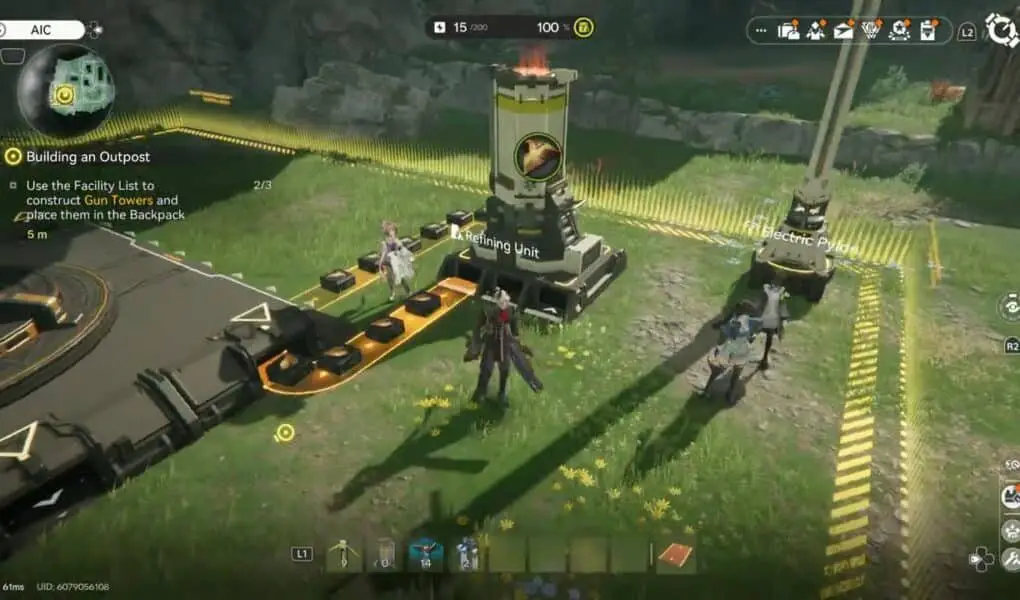Open the diamond gem icon

click(x=872, y=30)
